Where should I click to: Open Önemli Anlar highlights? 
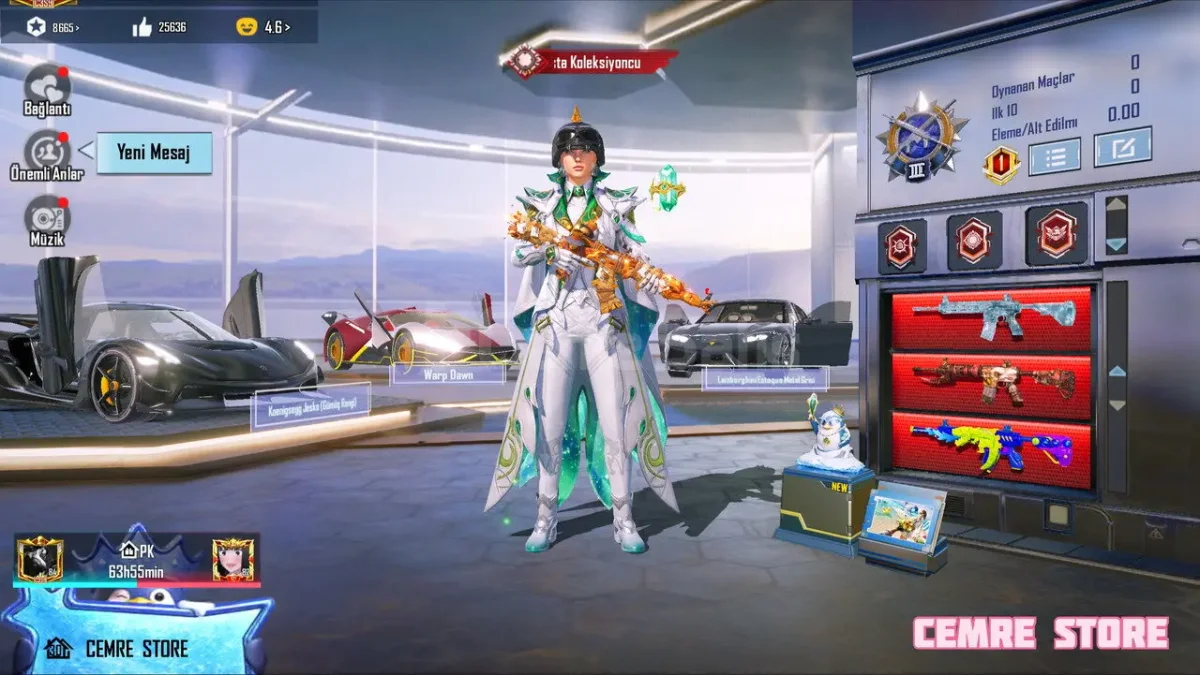click(47, 152)
